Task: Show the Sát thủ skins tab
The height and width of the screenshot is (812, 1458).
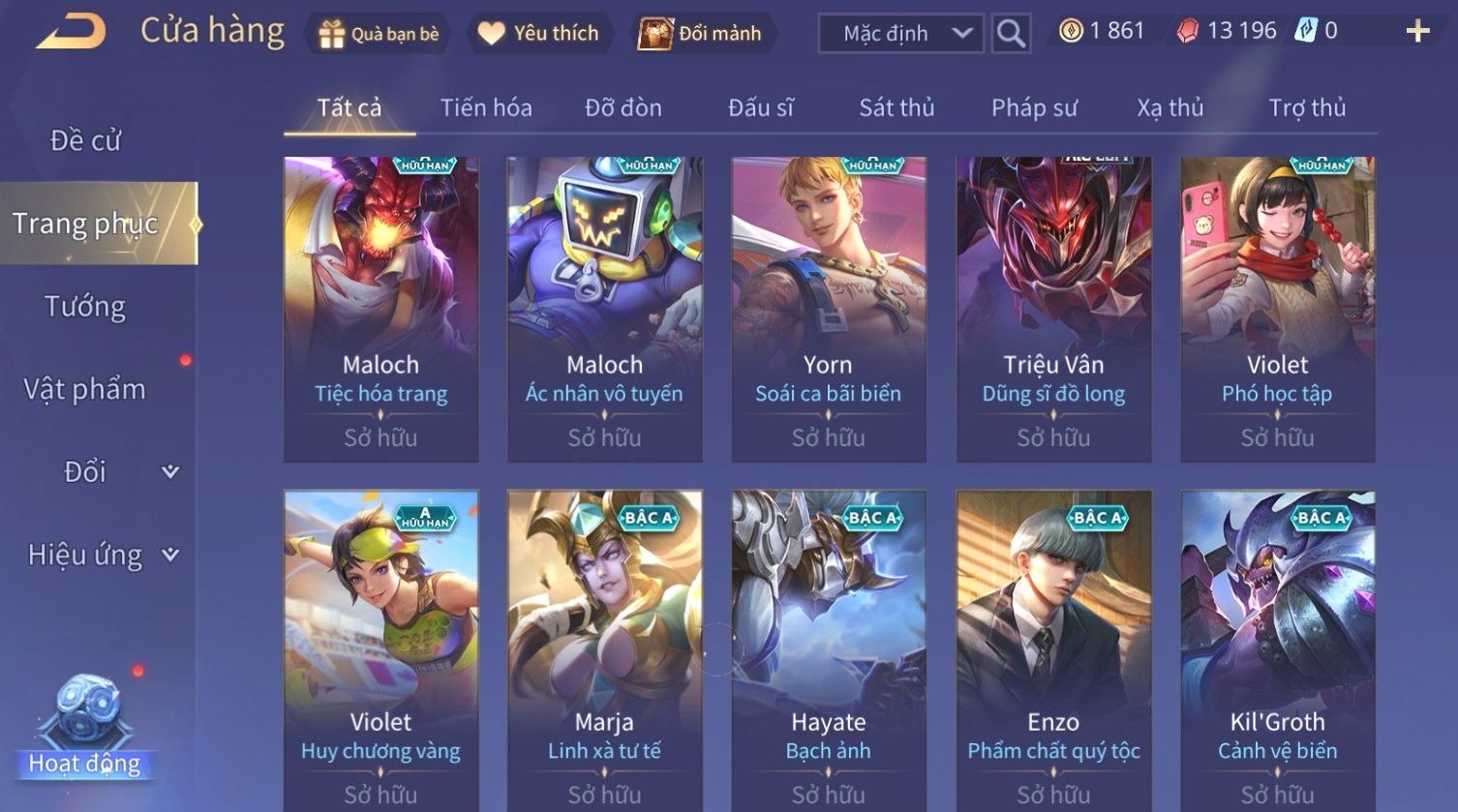Action: click(x=896, y=108)
